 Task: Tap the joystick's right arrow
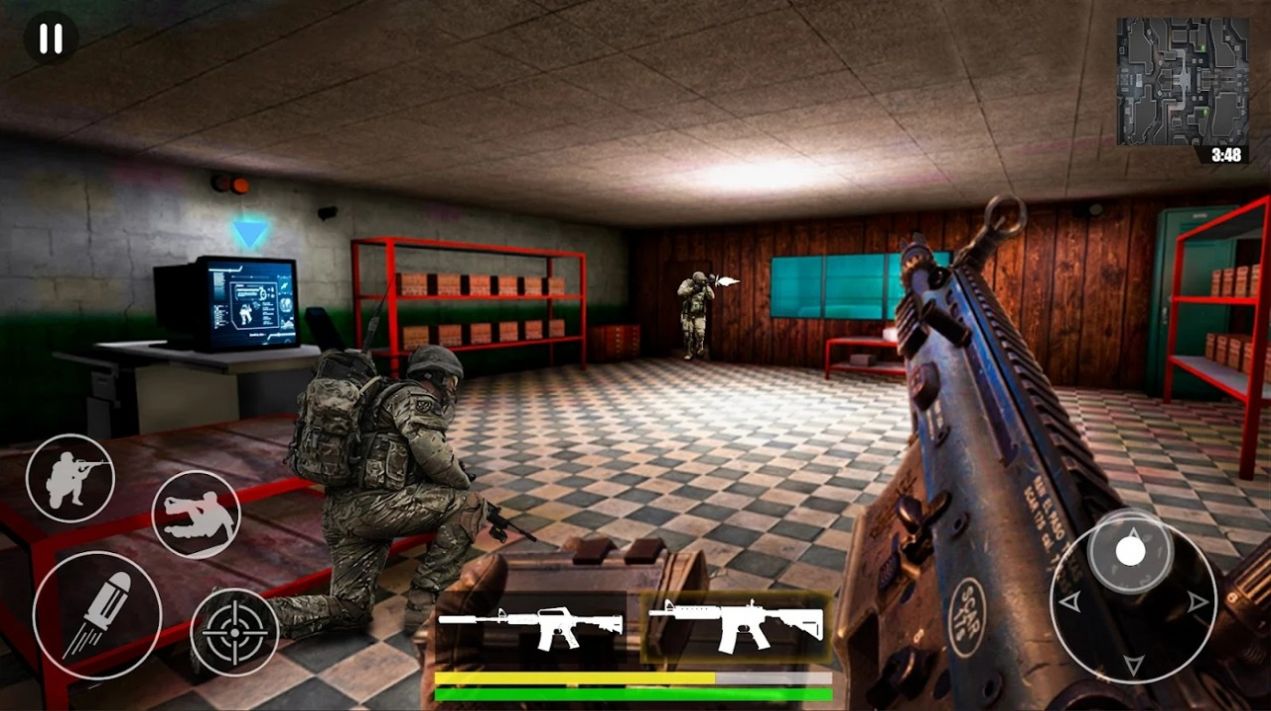pos(1197,602)
